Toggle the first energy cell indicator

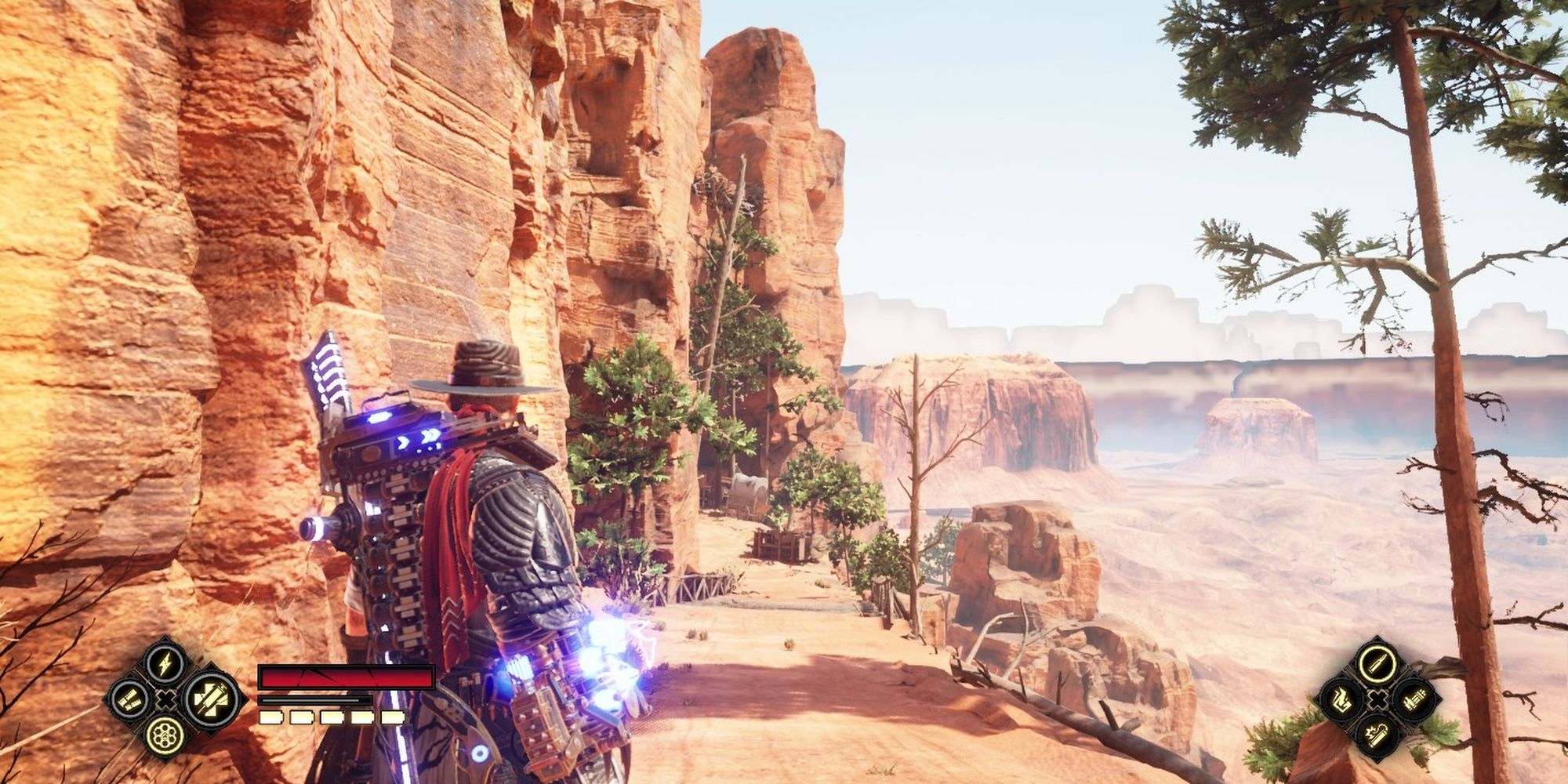270,717
